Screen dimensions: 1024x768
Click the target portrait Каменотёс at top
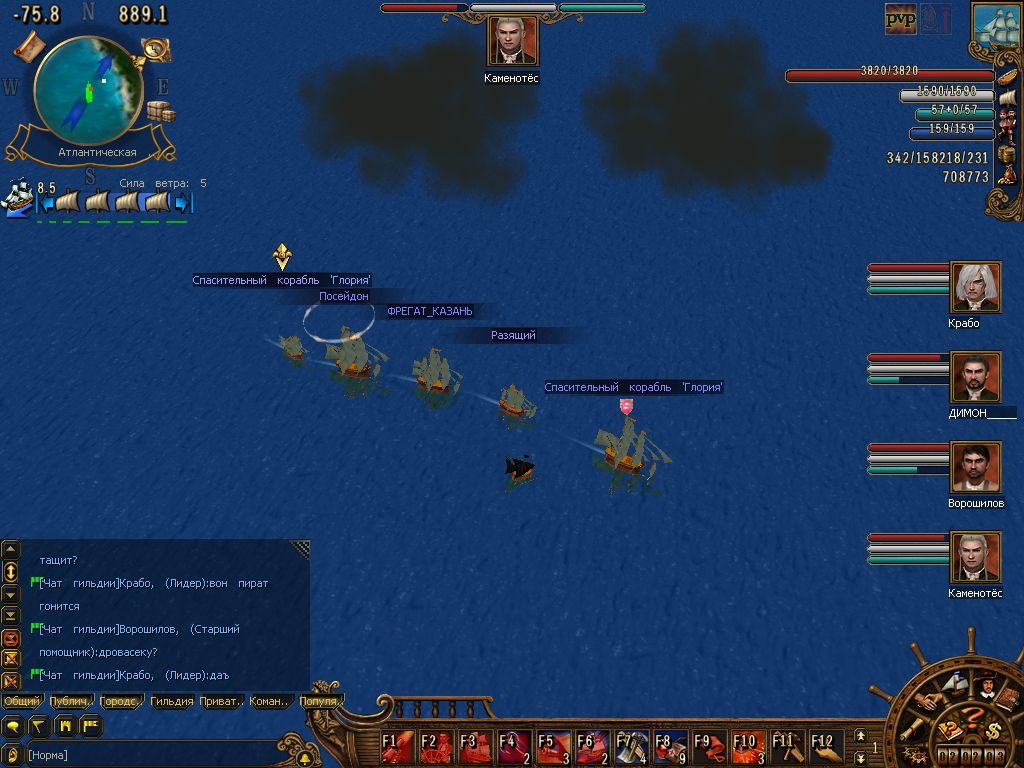pos(513,41)
